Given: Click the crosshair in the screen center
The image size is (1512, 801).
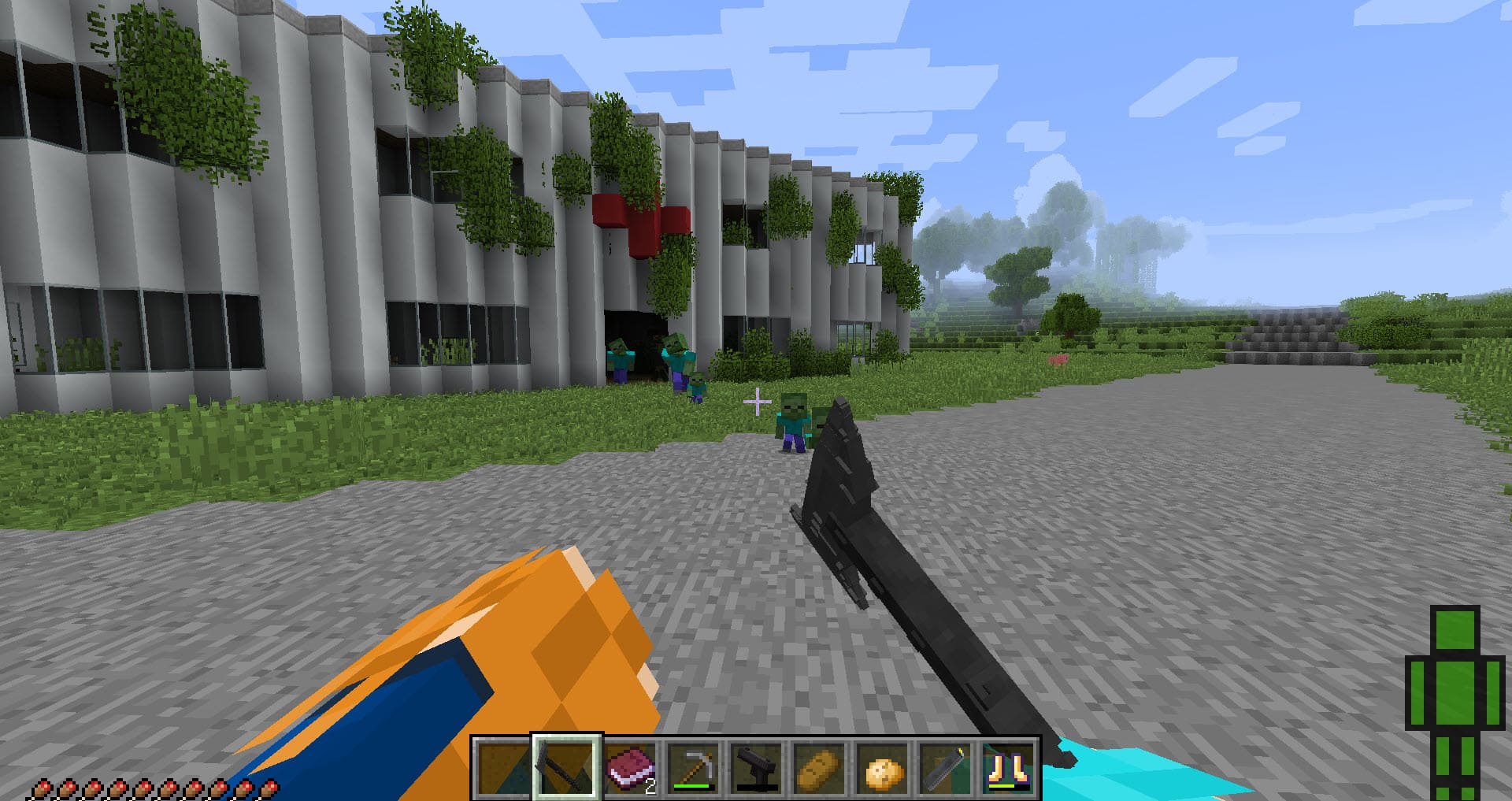Looking at the screenshot, I should (757, 402).
